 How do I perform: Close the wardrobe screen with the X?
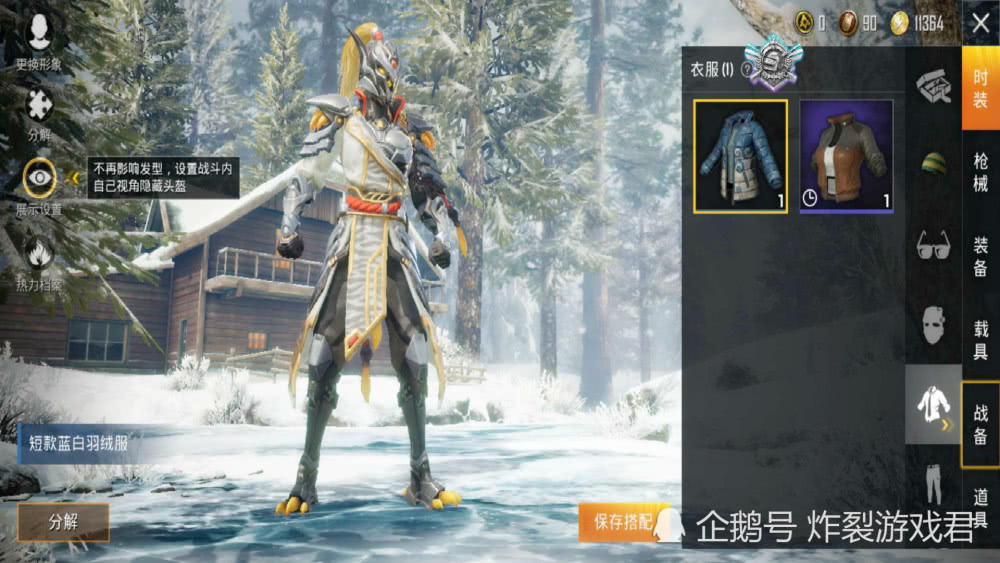pyautogui.click(x=980, y=23)
